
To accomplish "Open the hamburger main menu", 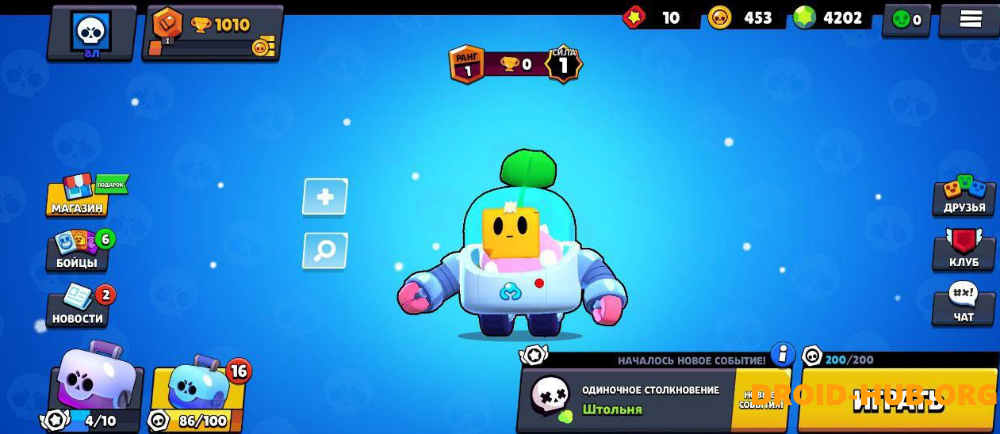I will [967, 19].
